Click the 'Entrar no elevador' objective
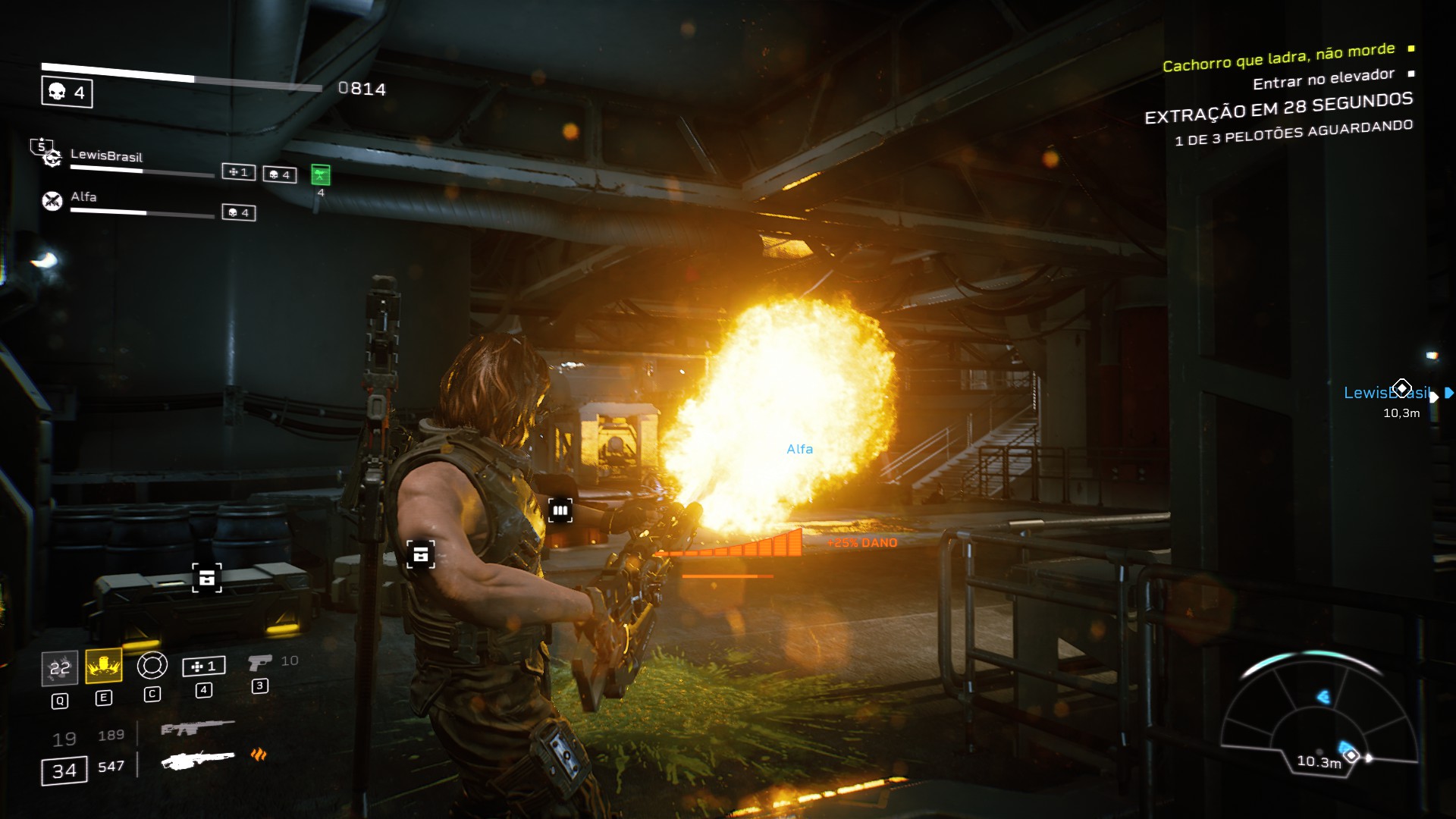 (1323, 78)
